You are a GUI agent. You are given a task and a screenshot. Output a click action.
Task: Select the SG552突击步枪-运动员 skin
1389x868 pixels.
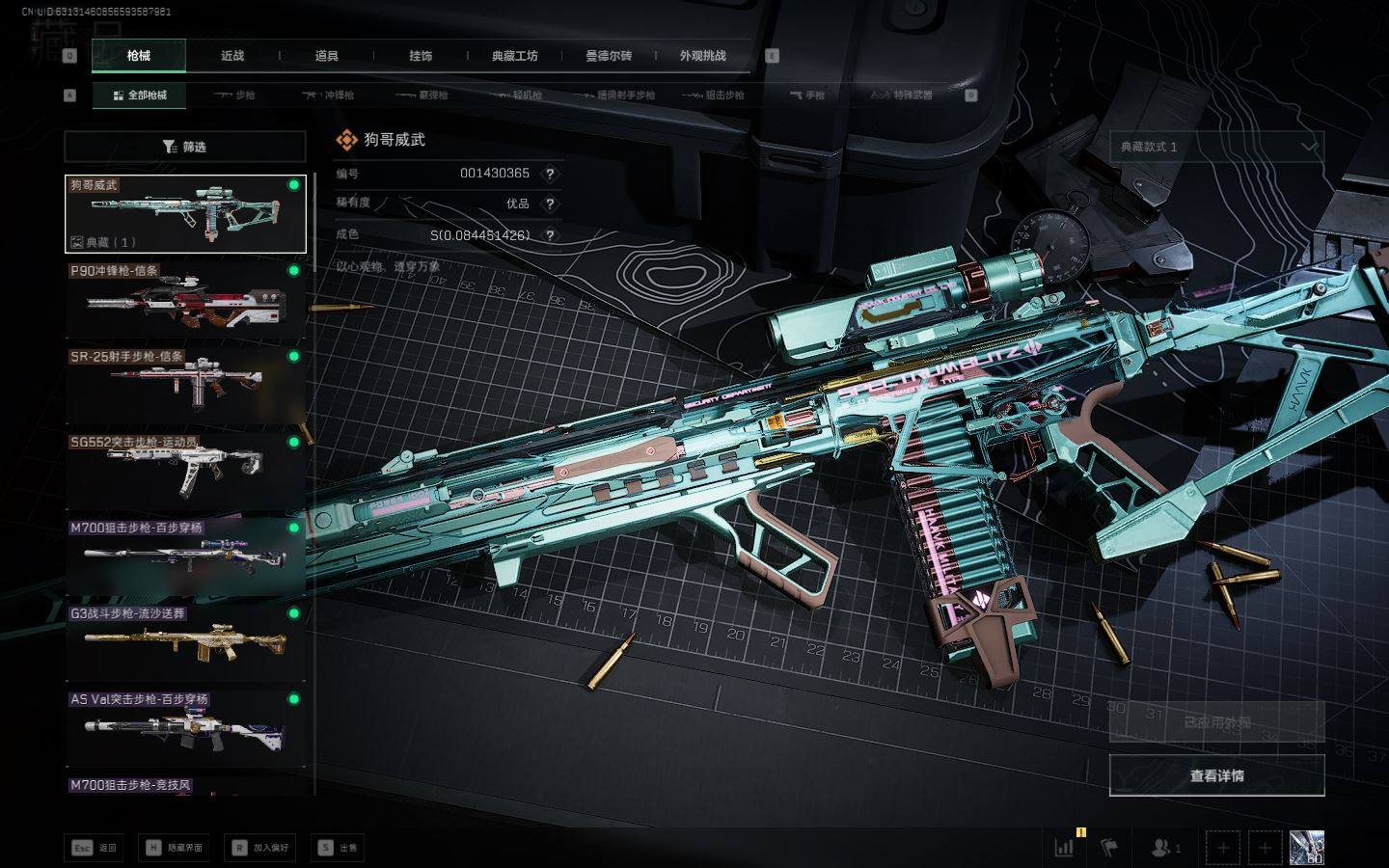coord(184,472)
